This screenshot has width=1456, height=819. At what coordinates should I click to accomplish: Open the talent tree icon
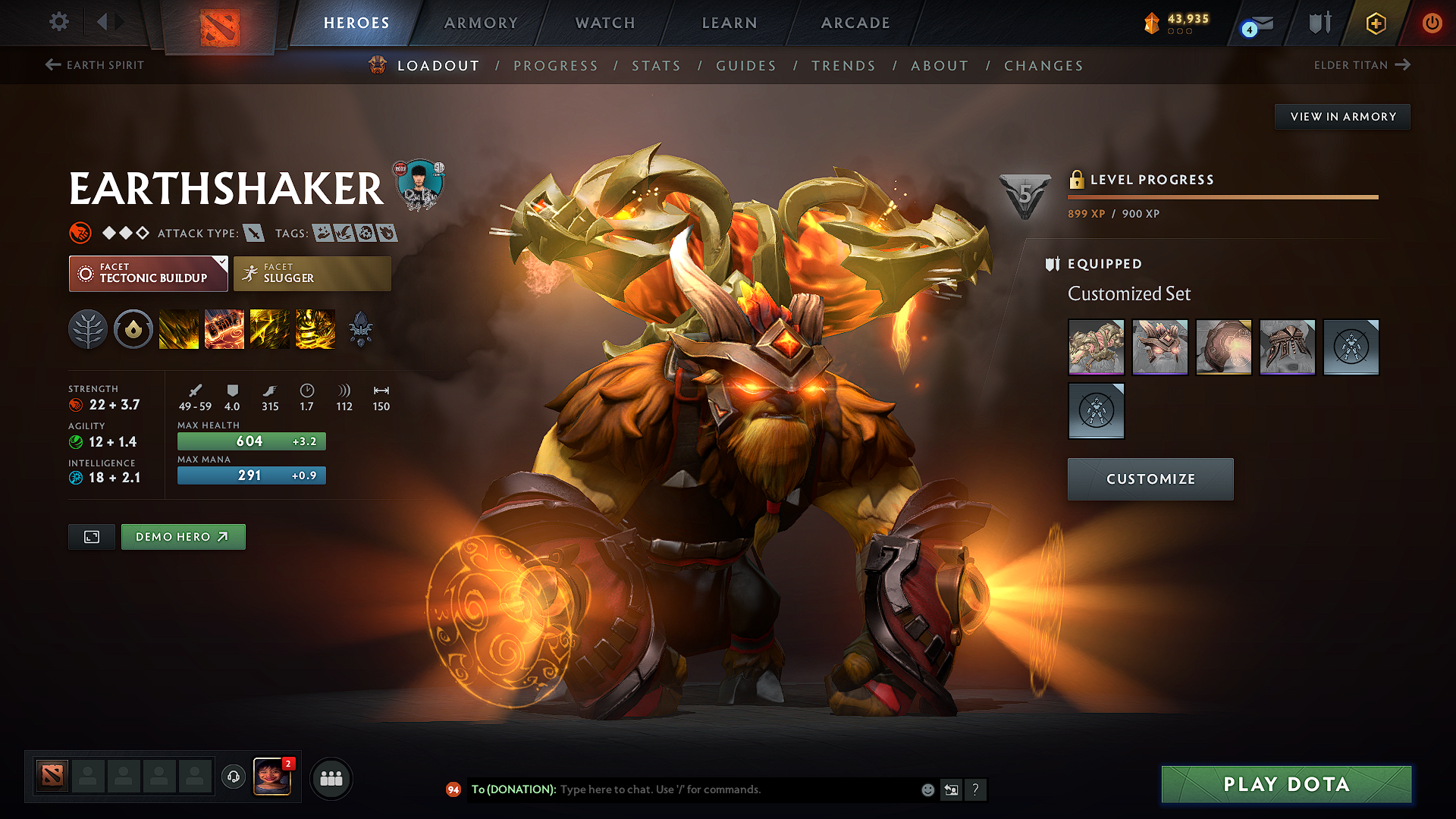[x=88, y=329]
